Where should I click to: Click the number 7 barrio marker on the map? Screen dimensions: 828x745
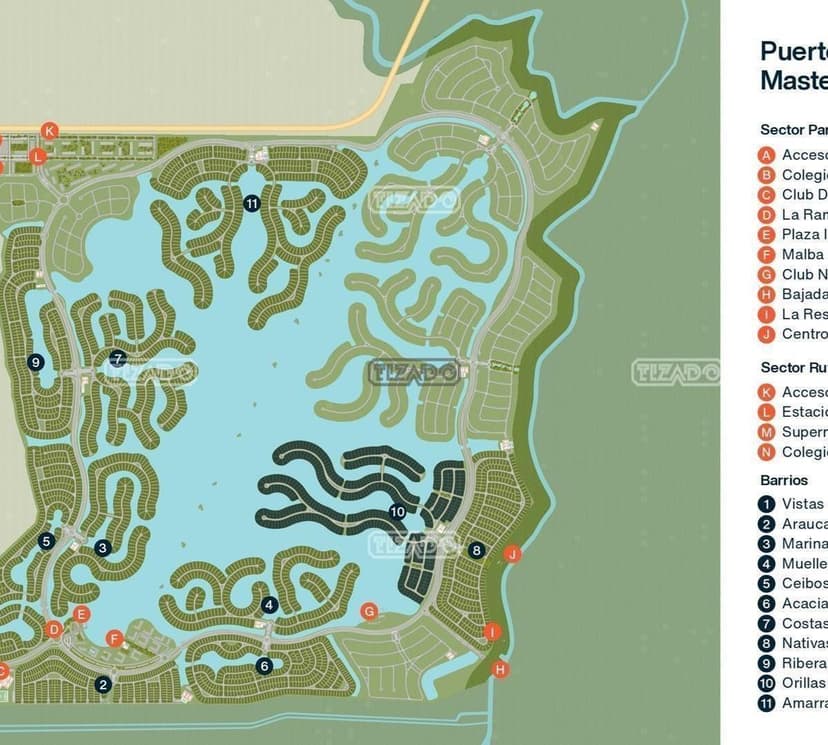point(118,358)
